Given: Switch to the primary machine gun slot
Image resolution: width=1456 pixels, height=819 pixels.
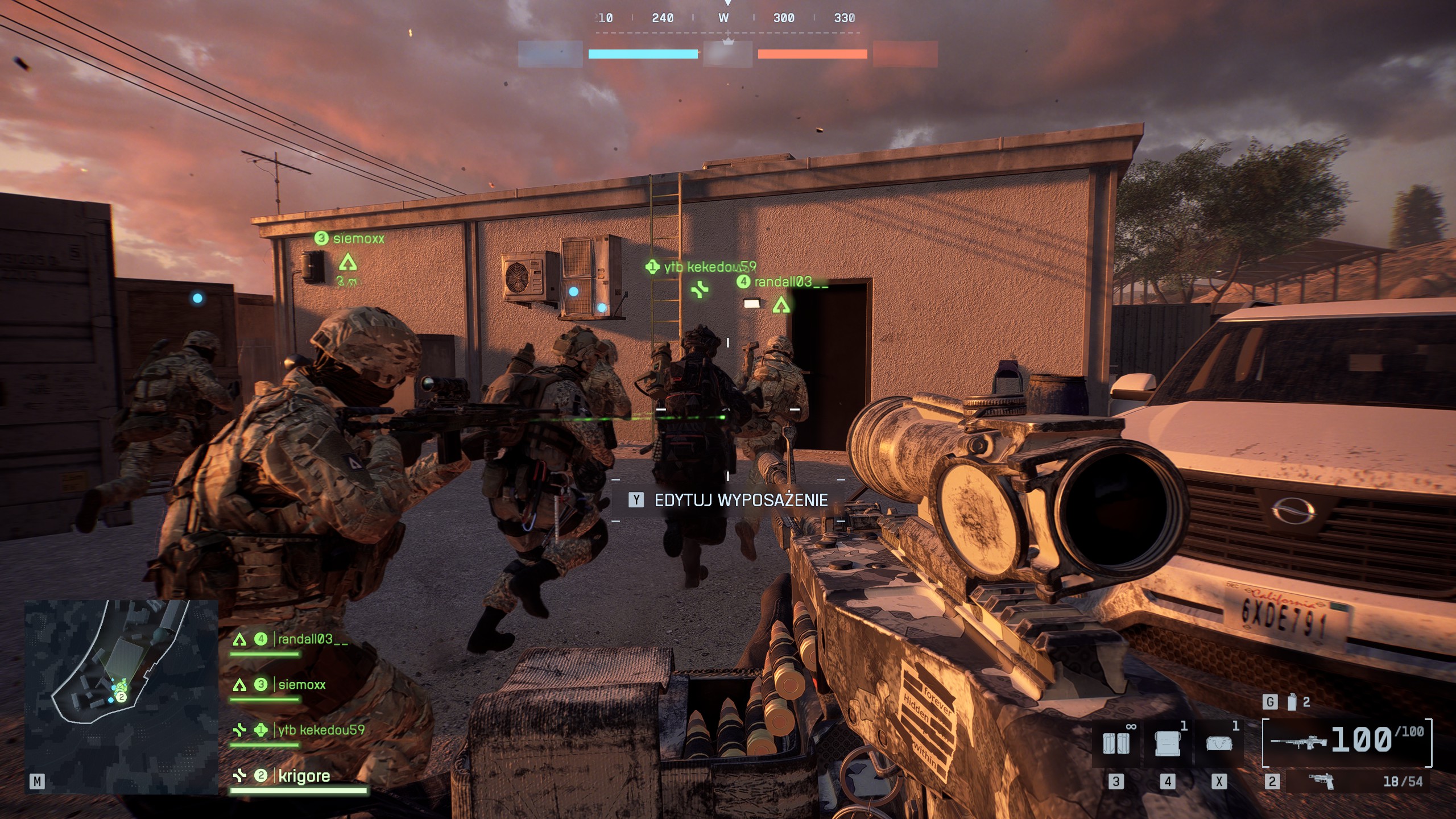Looking at the screenshot, I should (1347, 741).
